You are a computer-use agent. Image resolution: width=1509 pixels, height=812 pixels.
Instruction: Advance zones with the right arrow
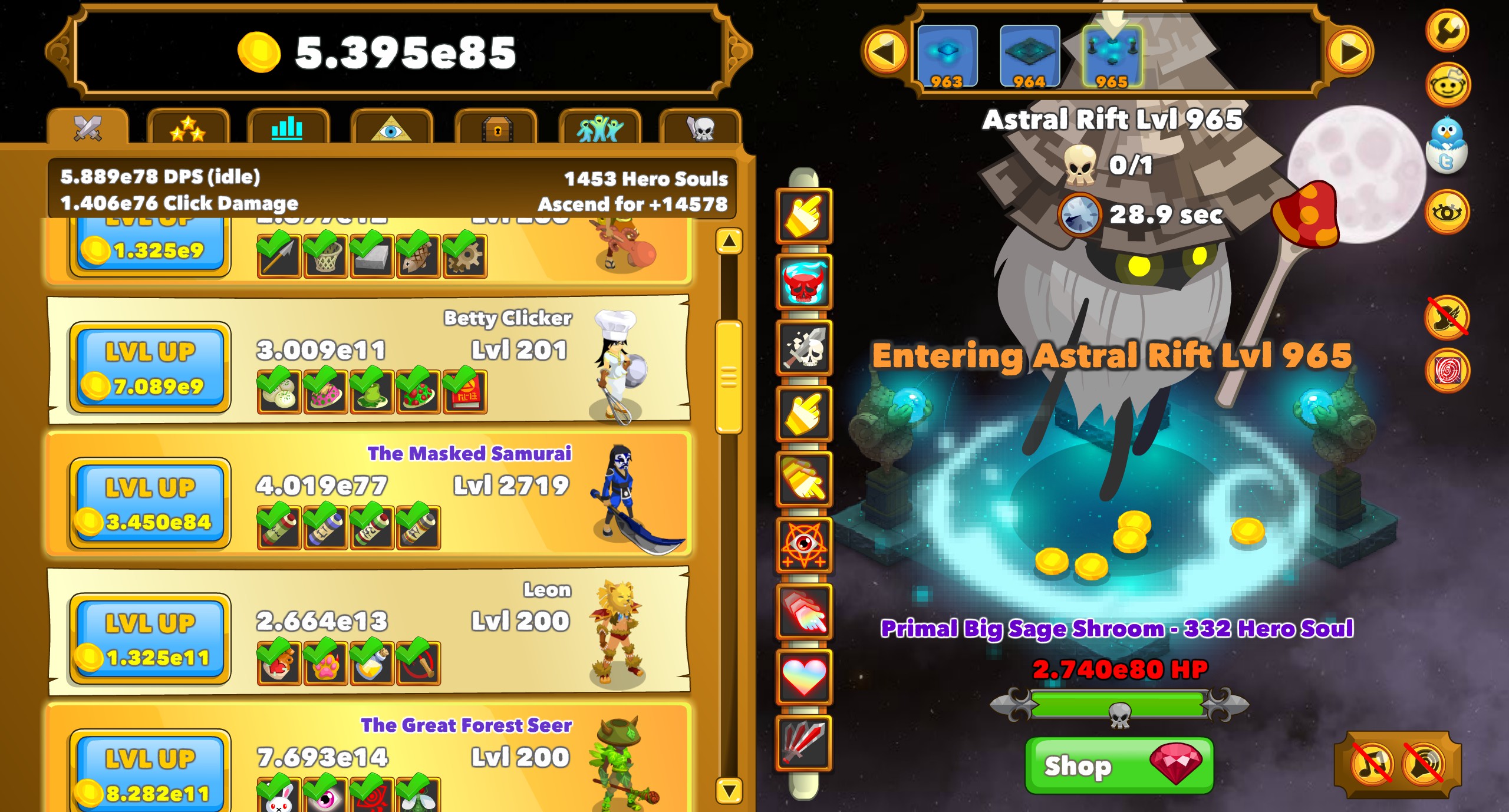coord(1349,52)
